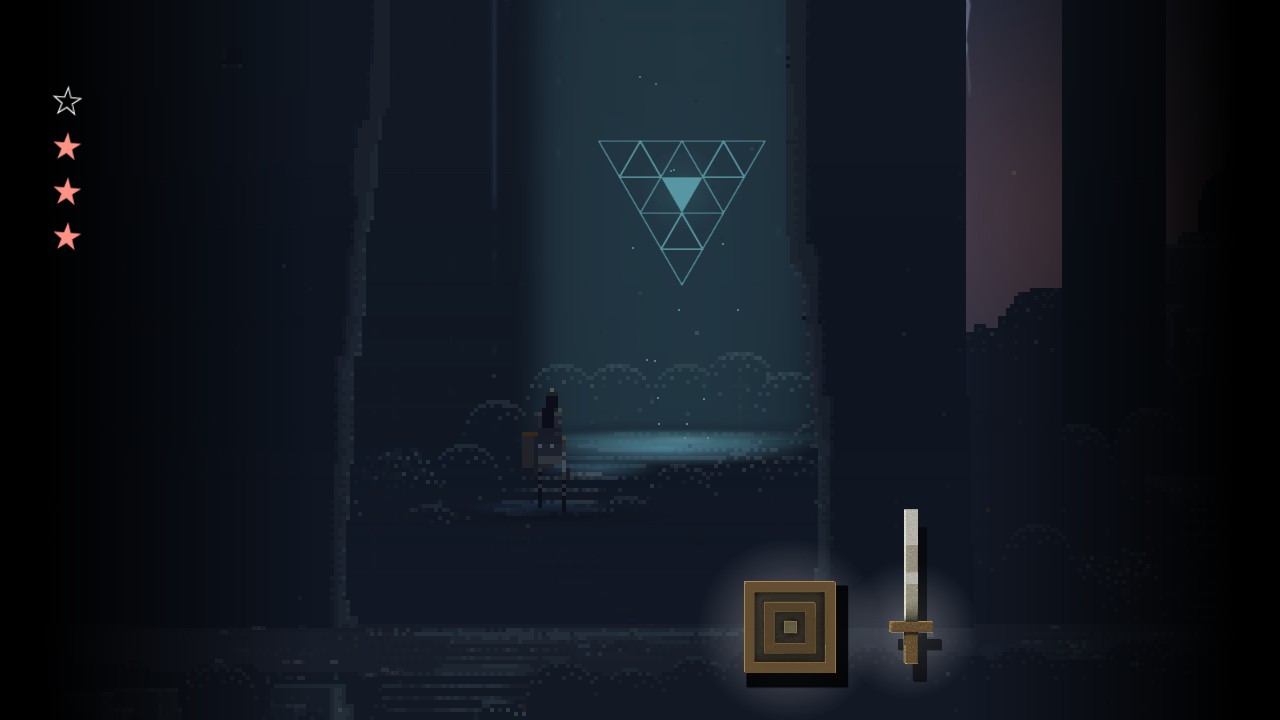Draw the sword by clicking its icon
Image resolution: width=1280 pixels, height=720 pixels.
(x=912, y=590)
